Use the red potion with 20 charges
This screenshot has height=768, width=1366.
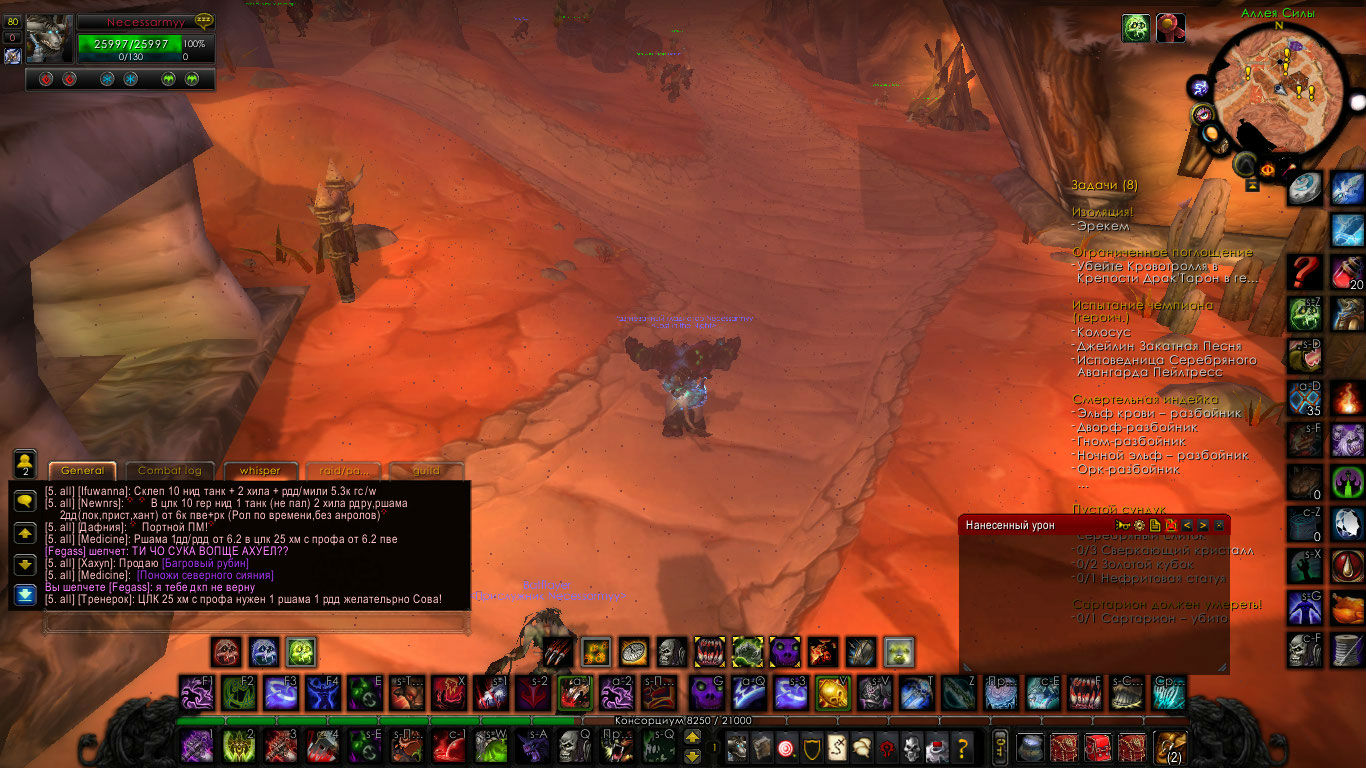point(1348,271)
